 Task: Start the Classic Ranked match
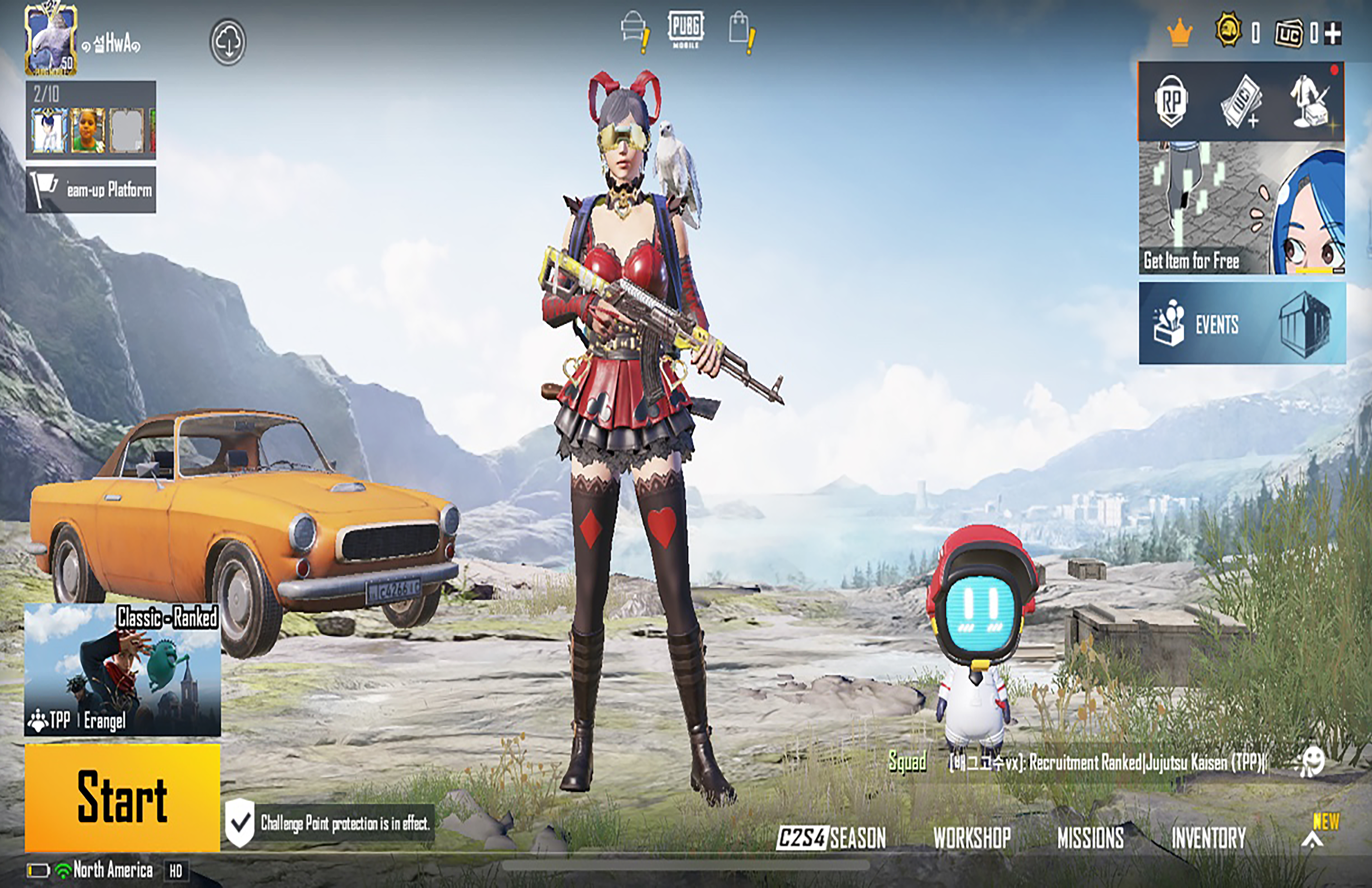[x=122, y=798]
